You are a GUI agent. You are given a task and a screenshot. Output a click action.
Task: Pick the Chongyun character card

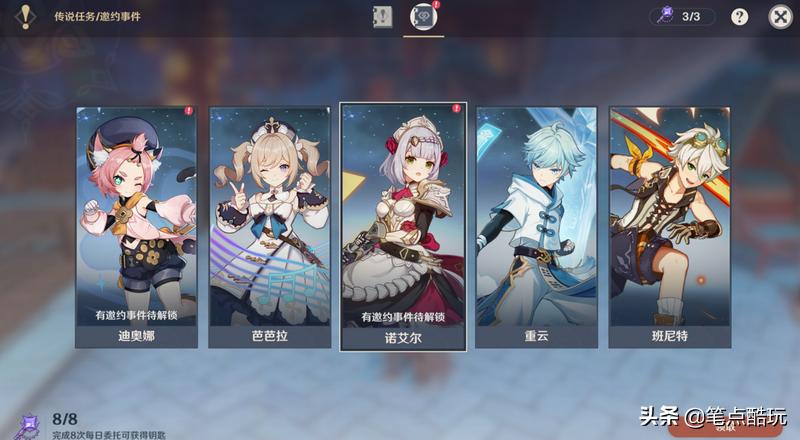[x=536, y=226]
